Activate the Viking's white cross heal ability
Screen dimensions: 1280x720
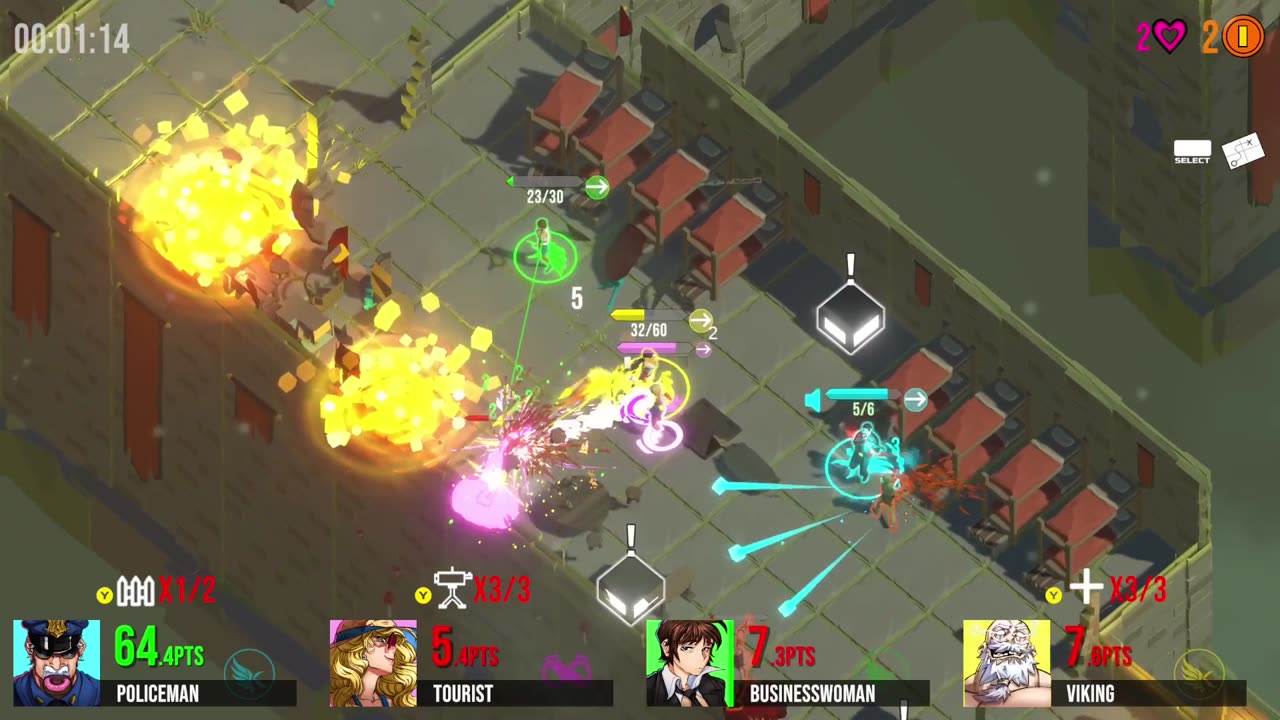click(x=1086, y=589)
